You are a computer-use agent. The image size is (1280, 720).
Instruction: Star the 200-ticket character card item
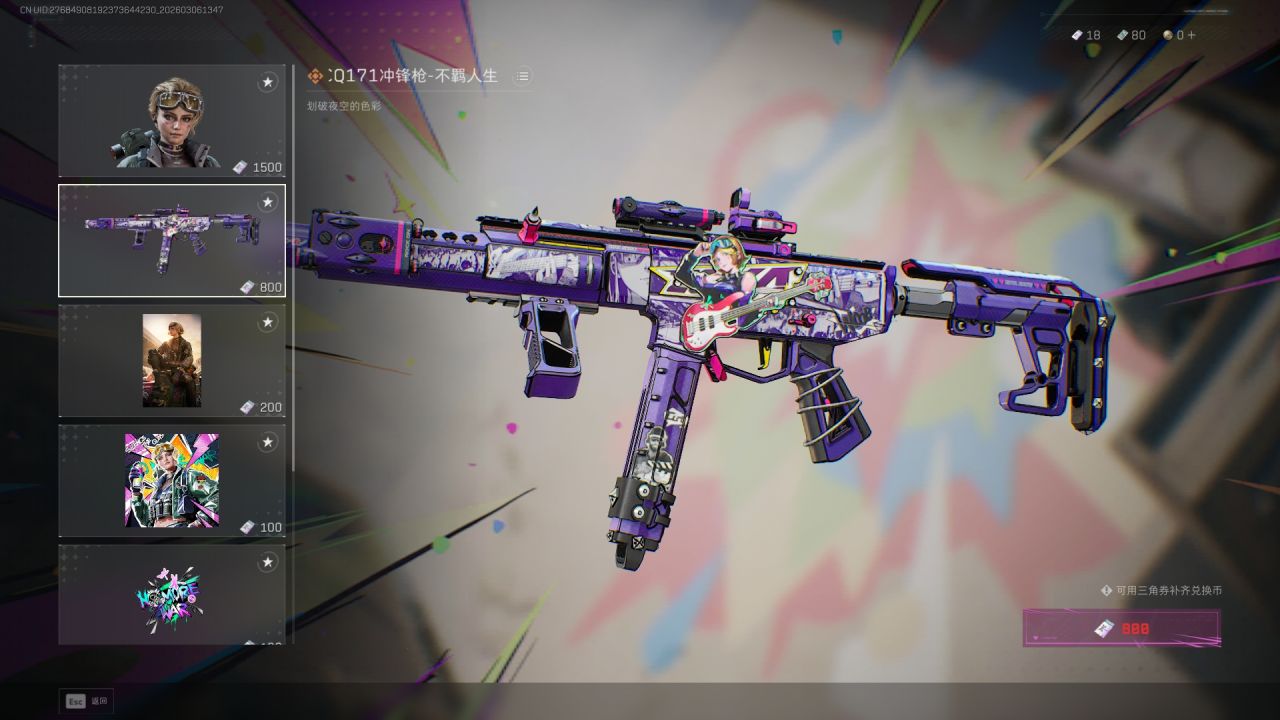(267, 322)
